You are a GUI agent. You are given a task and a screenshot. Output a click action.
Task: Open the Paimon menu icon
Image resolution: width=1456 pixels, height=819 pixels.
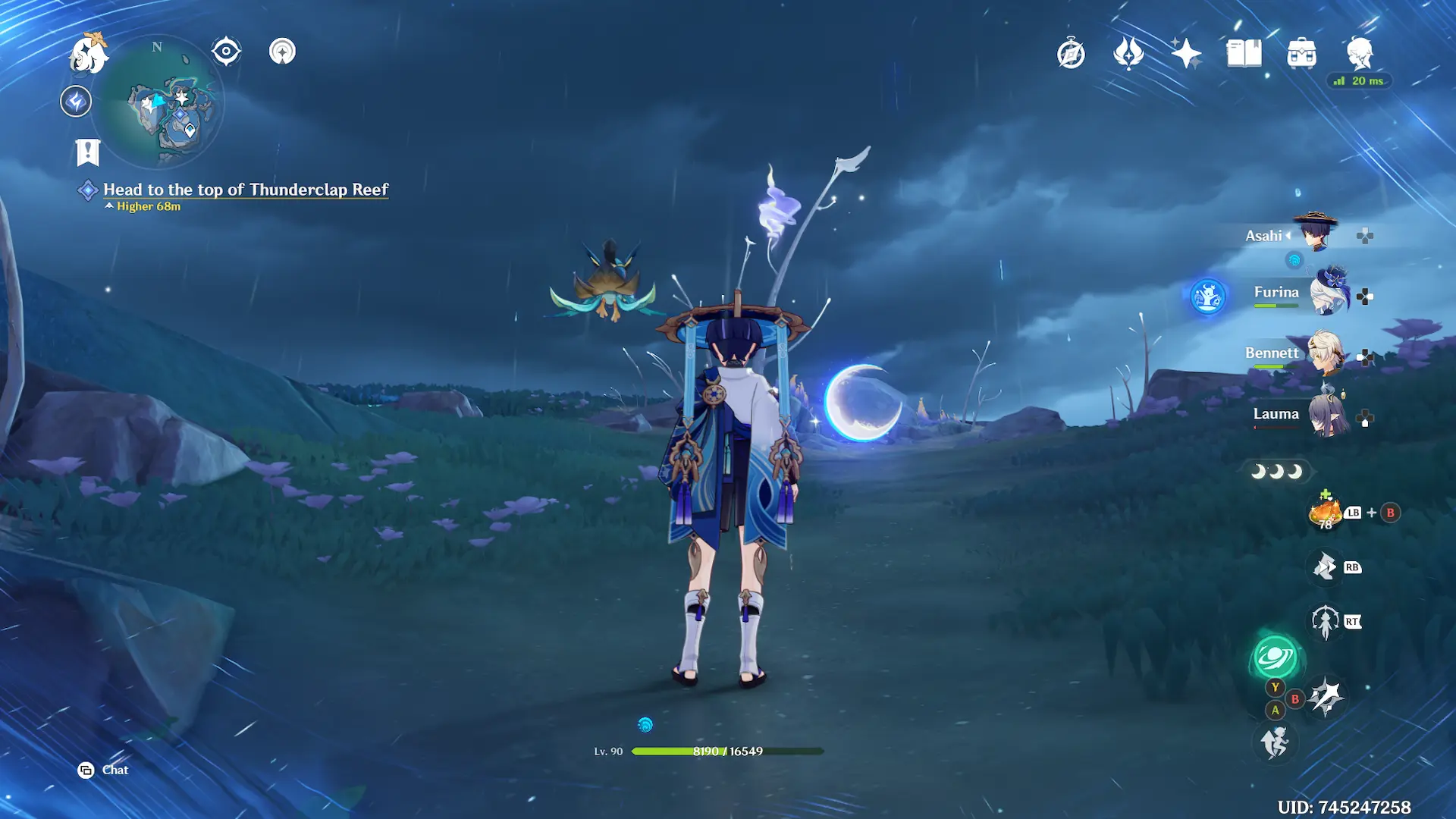coord(88,54)
